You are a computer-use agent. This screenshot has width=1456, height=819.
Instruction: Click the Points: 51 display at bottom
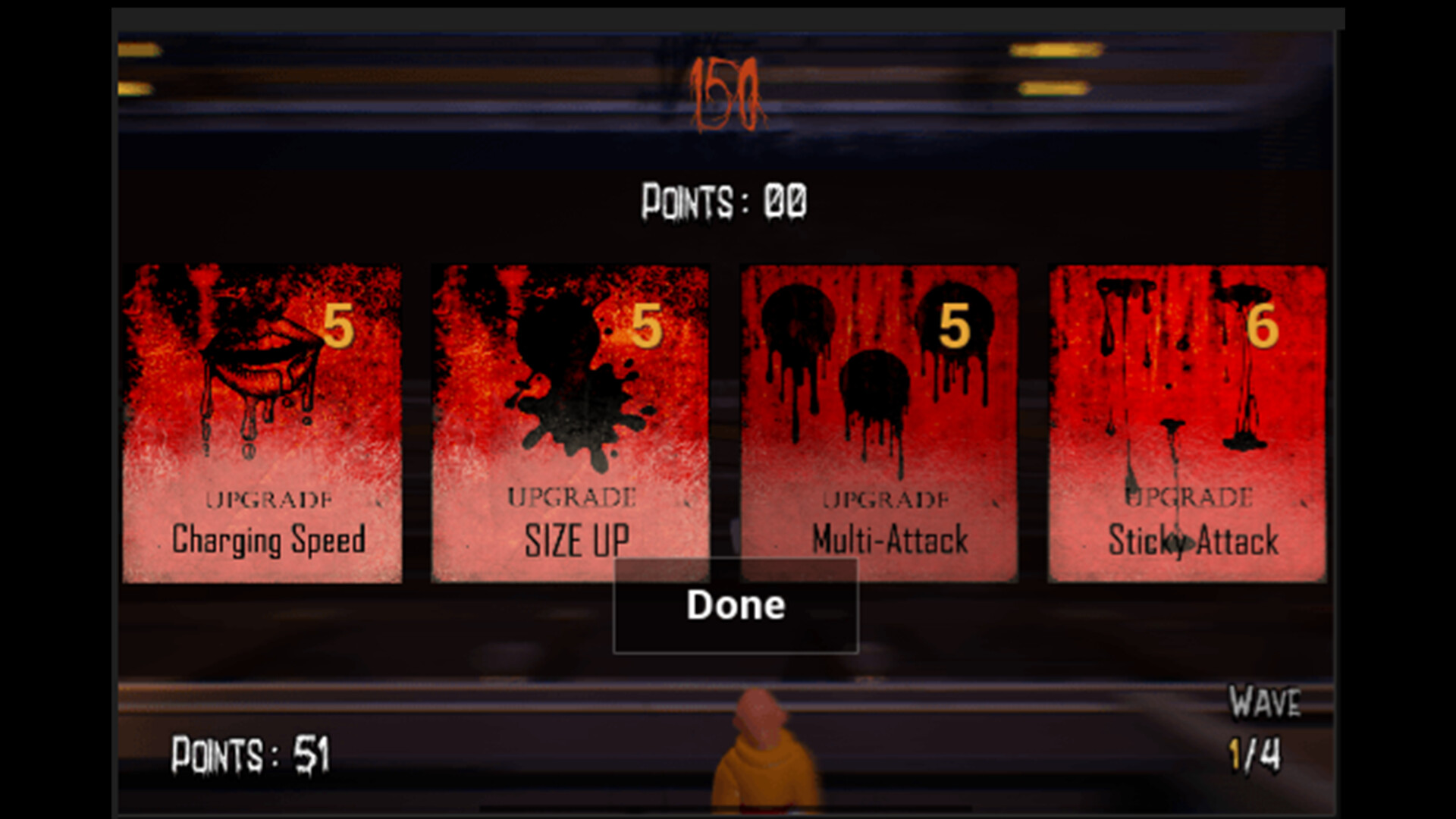pyautogui.click(x=250, y=753)
